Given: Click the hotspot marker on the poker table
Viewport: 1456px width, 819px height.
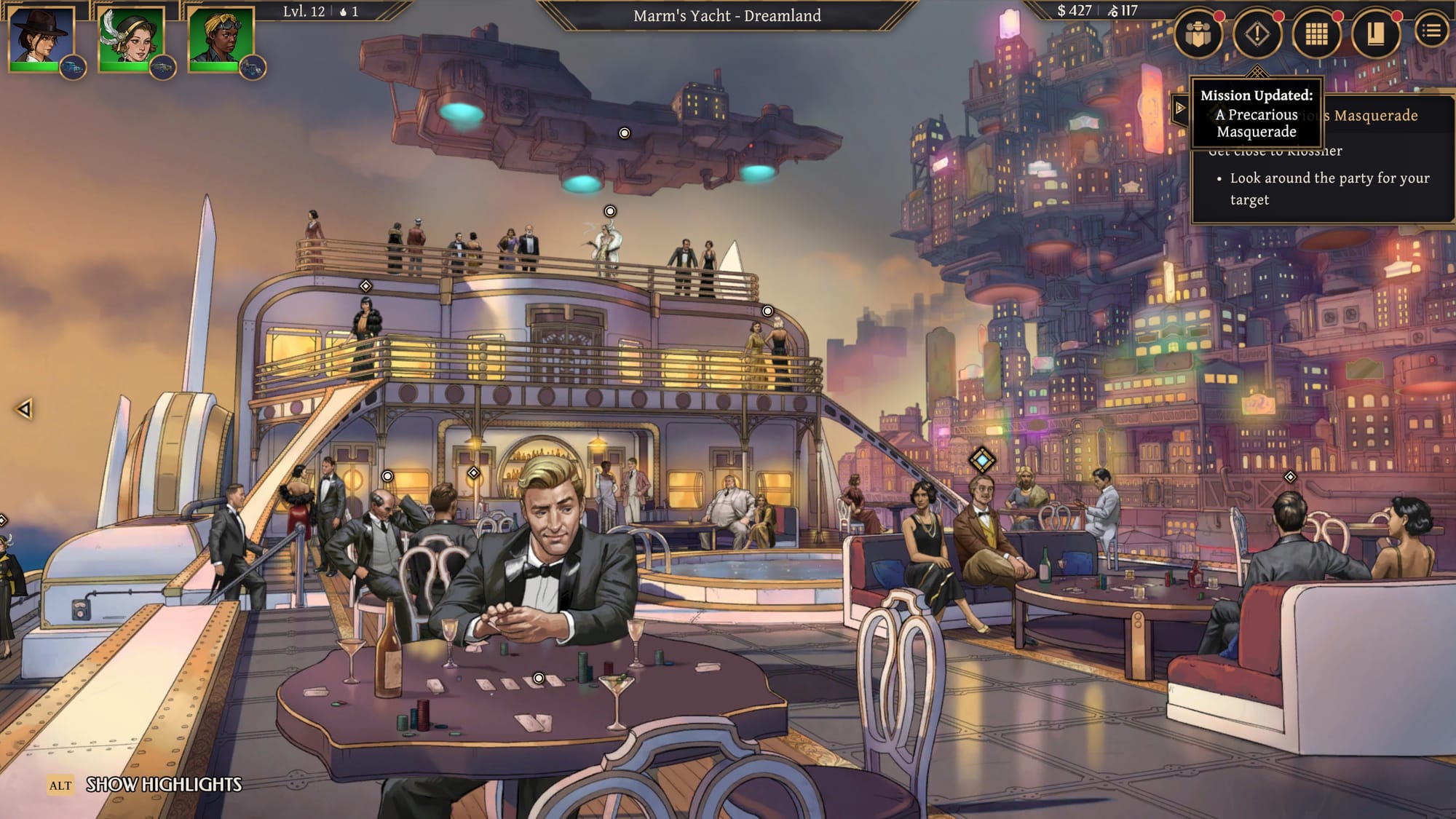Looking at the screenshot, I should (x=539, y=678).
